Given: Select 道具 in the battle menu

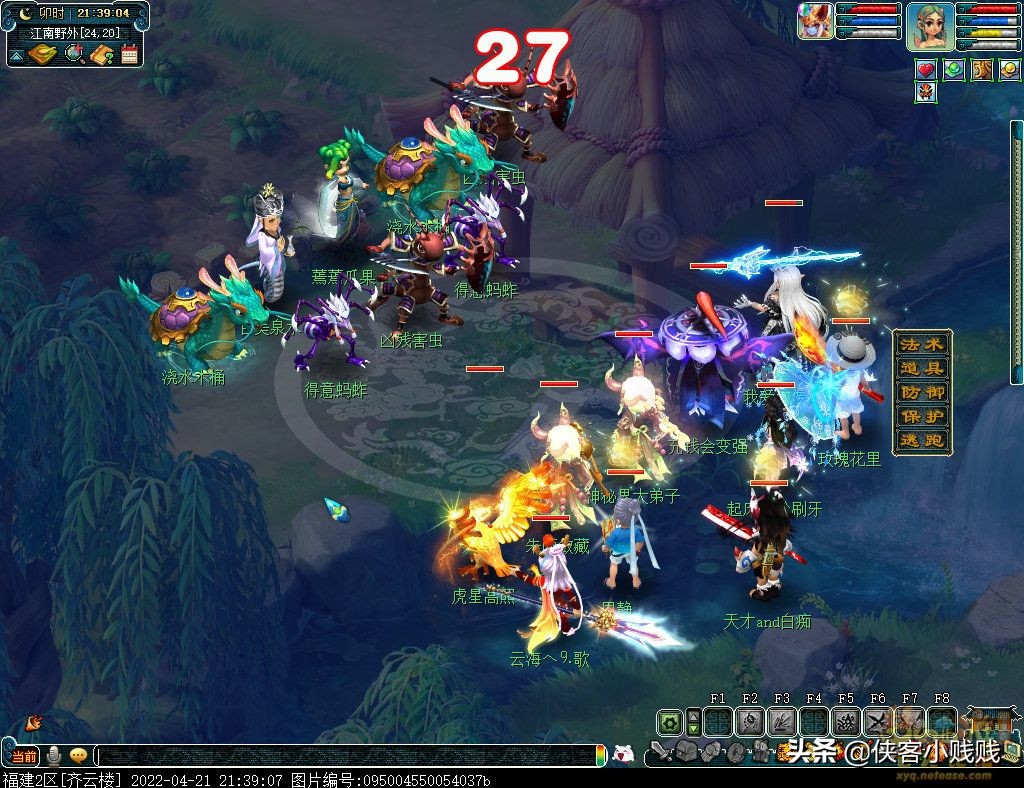Looking at the screenshot, I should click(x=921, y=368).
